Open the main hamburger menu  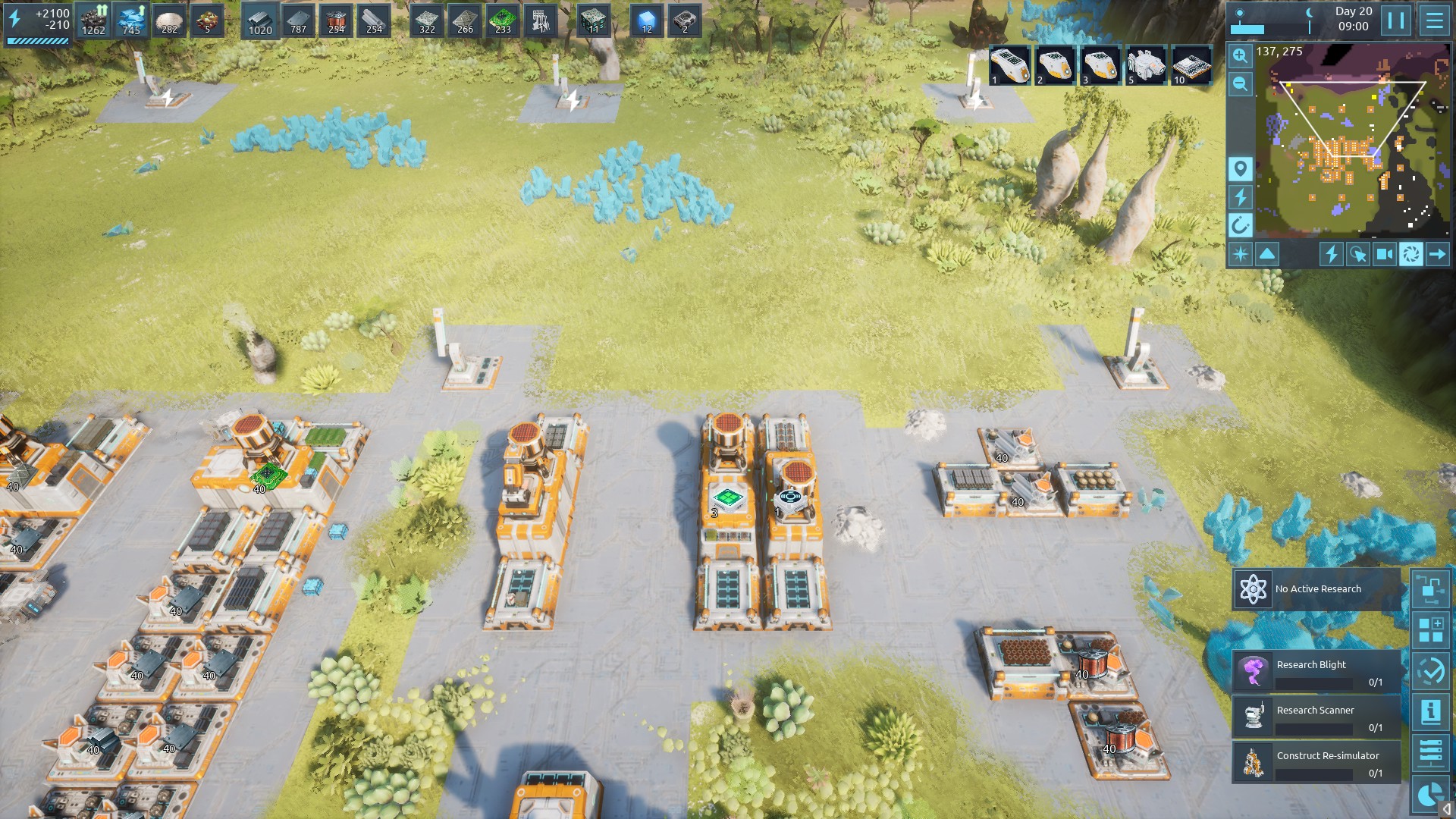(x=1434, y=20)
